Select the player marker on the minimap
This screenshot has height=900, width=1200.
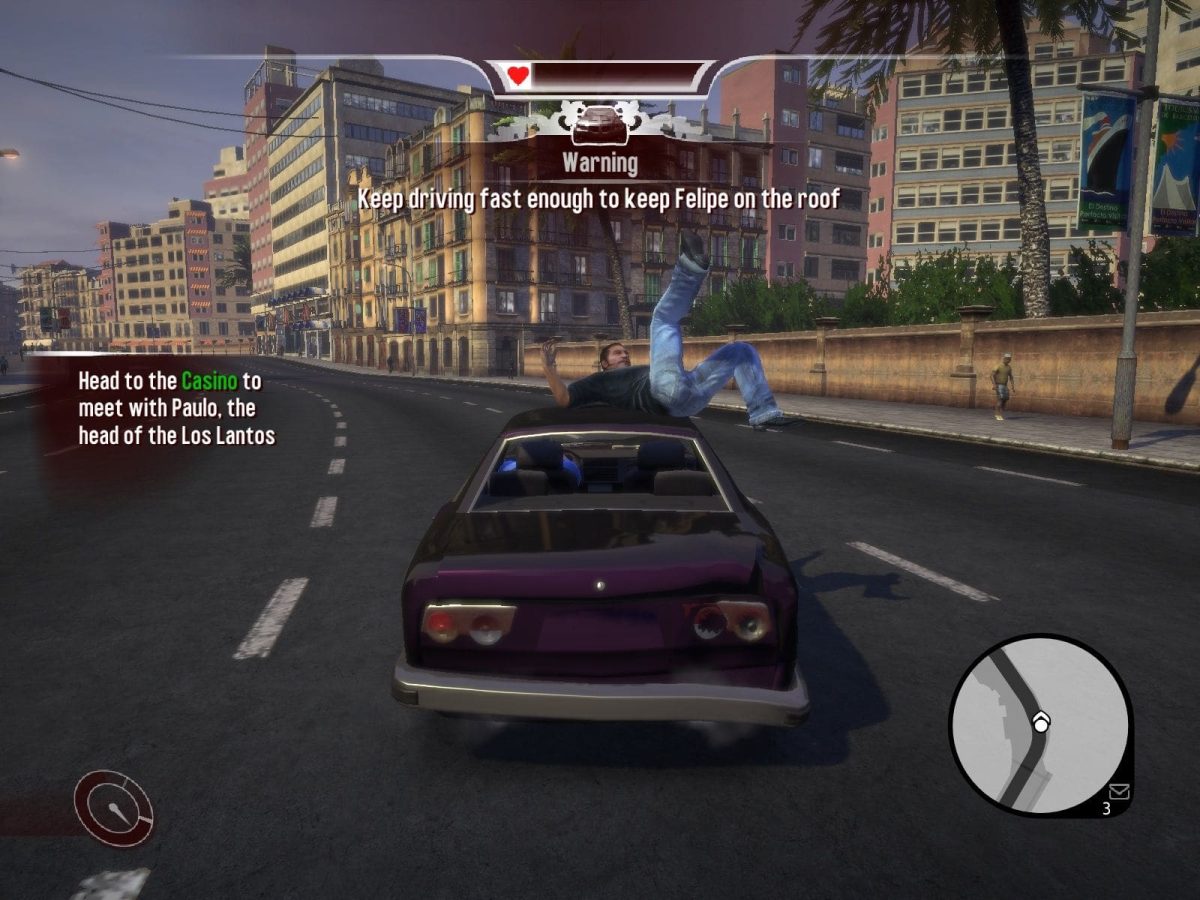[1041, 722]
